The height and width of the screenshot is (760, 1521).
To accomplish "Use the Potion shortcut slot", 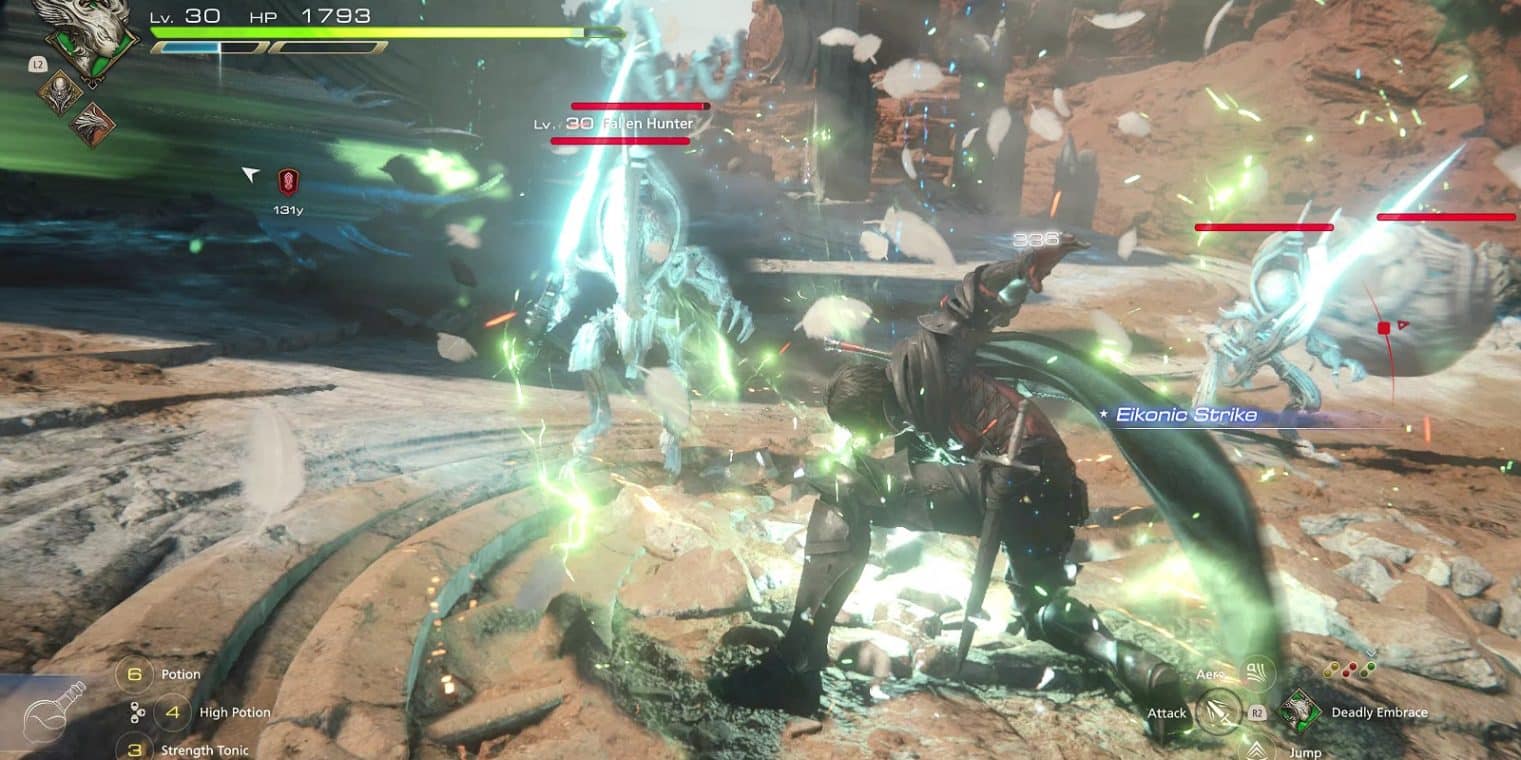I will tap(133, 674).
